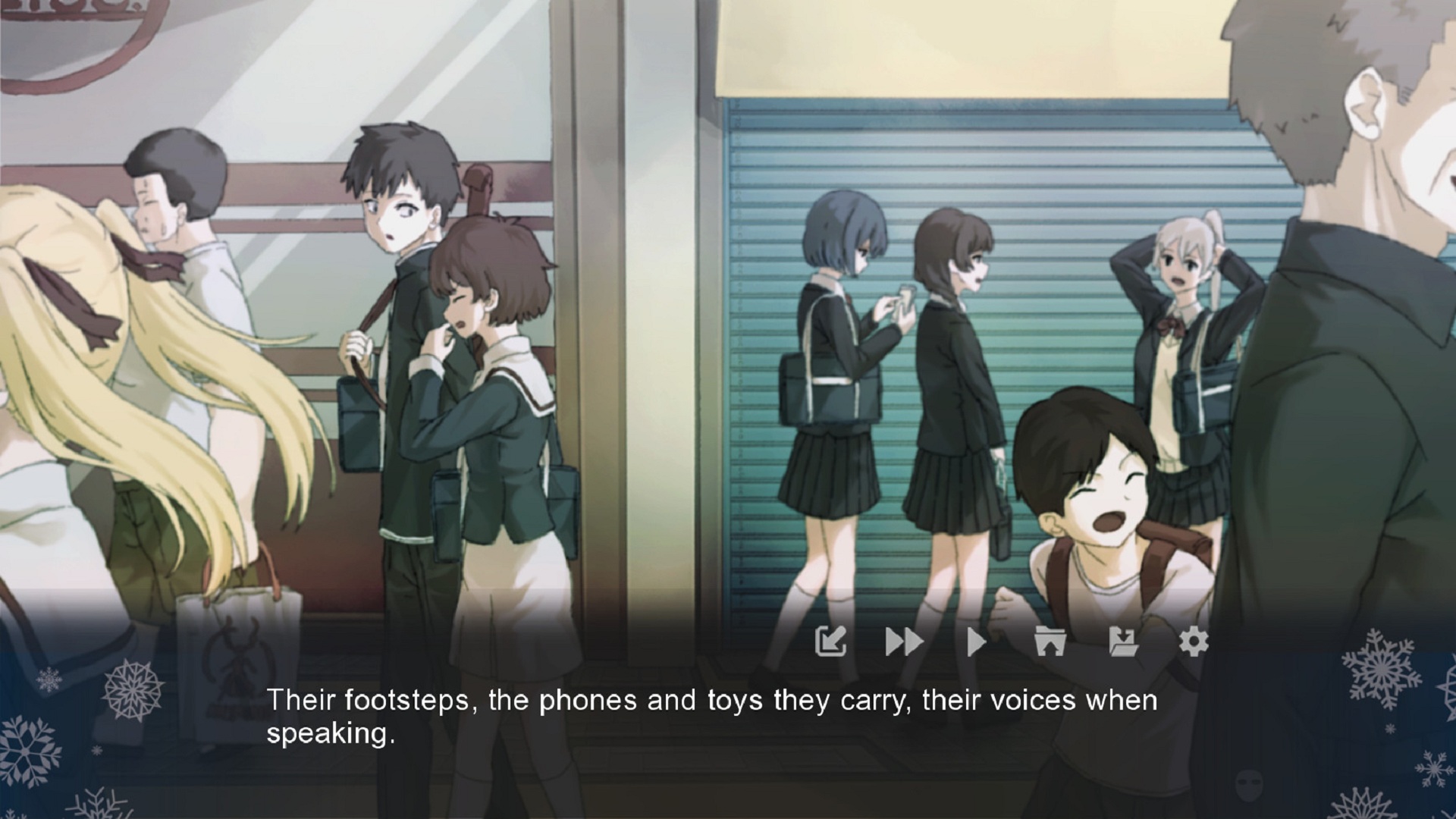Enable auto-play using the play icon
Image resolution: width=1456 pixels, height=819 pixels.
point(975,641)
